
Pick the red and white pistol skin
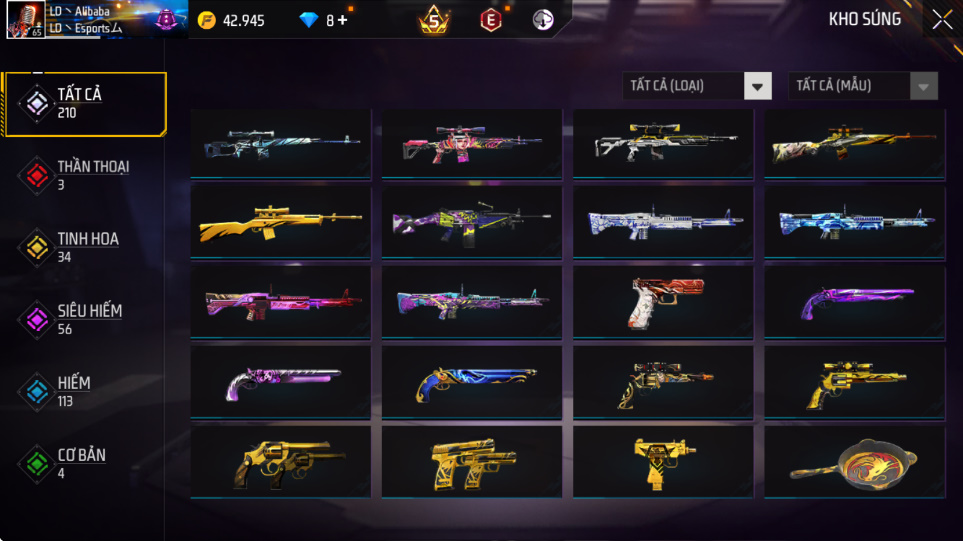click(662, 302)
